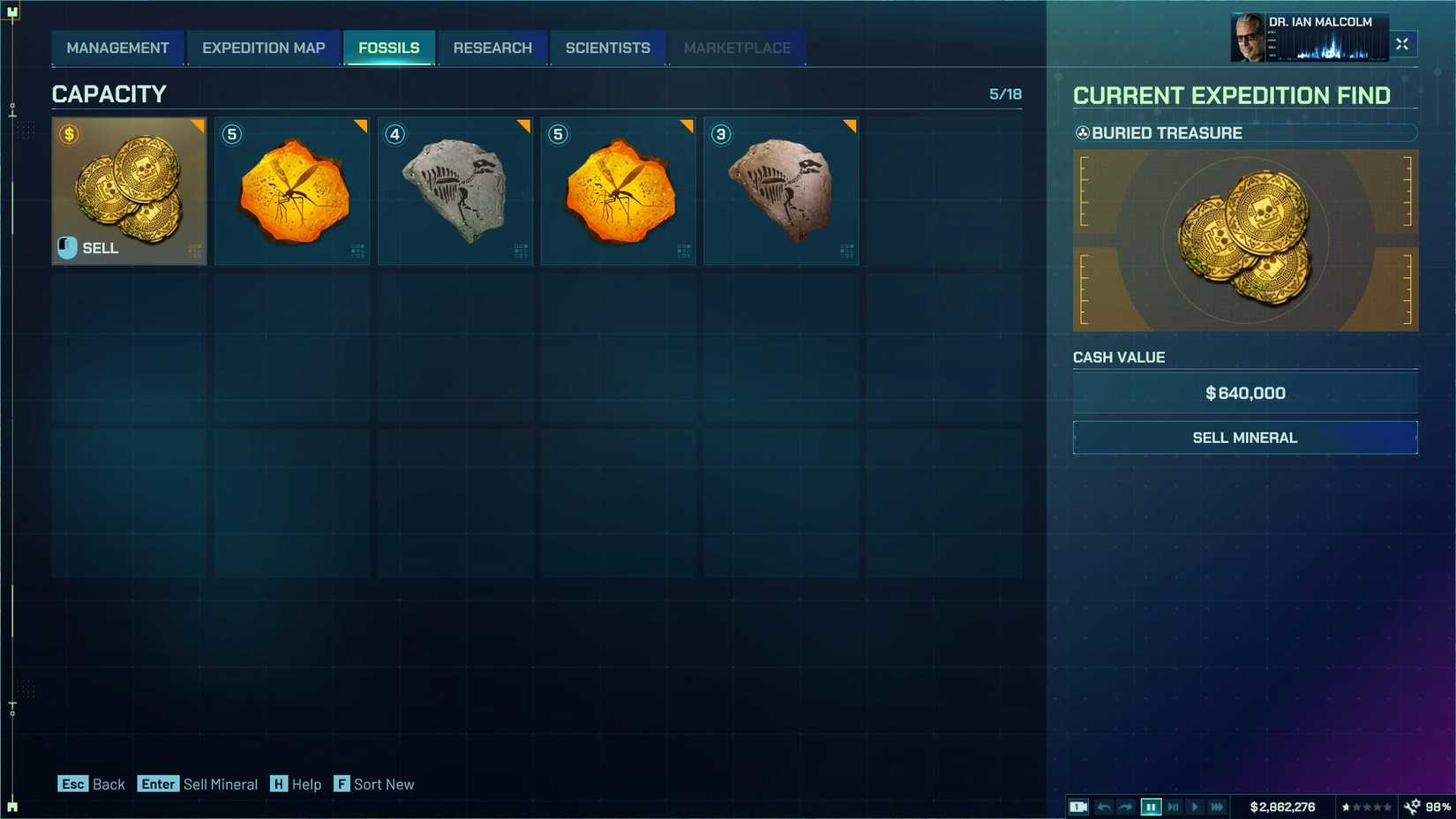
Task: Pause the game simulation
Action: pos(1151,806)
